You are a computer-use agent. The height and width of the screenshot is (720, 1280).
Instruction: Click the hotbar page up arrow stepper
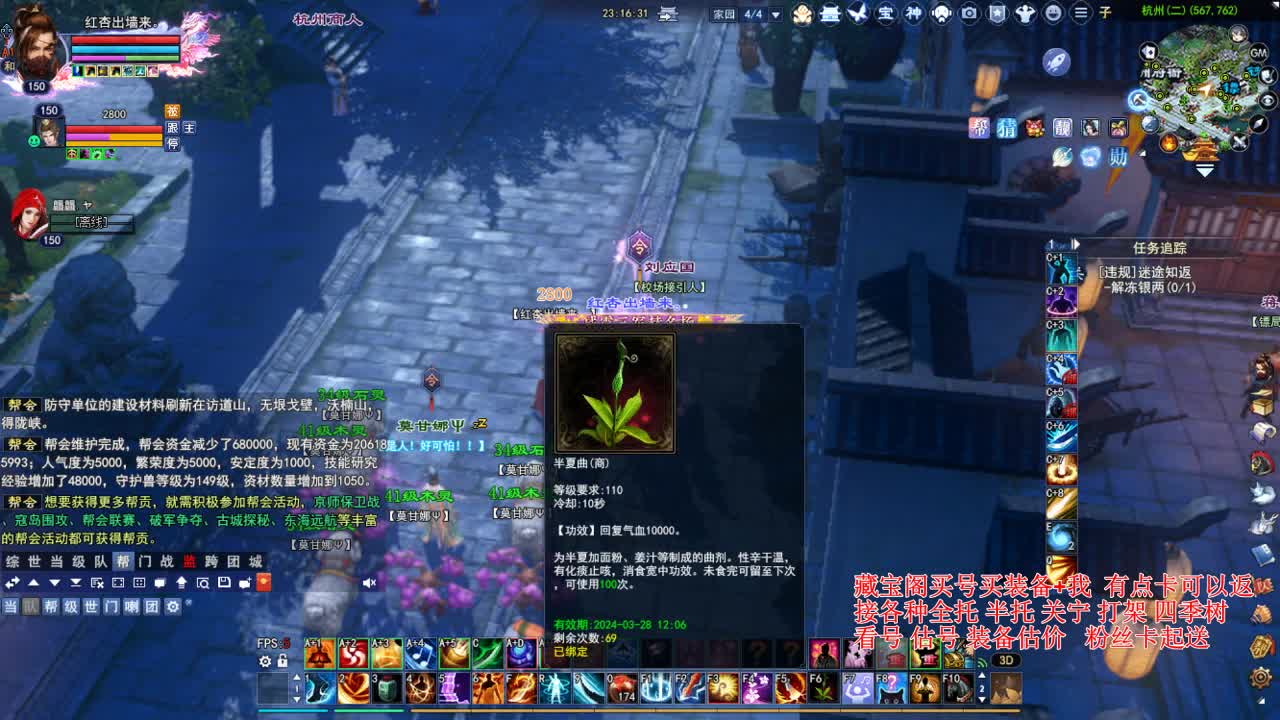tap(296, 677)
